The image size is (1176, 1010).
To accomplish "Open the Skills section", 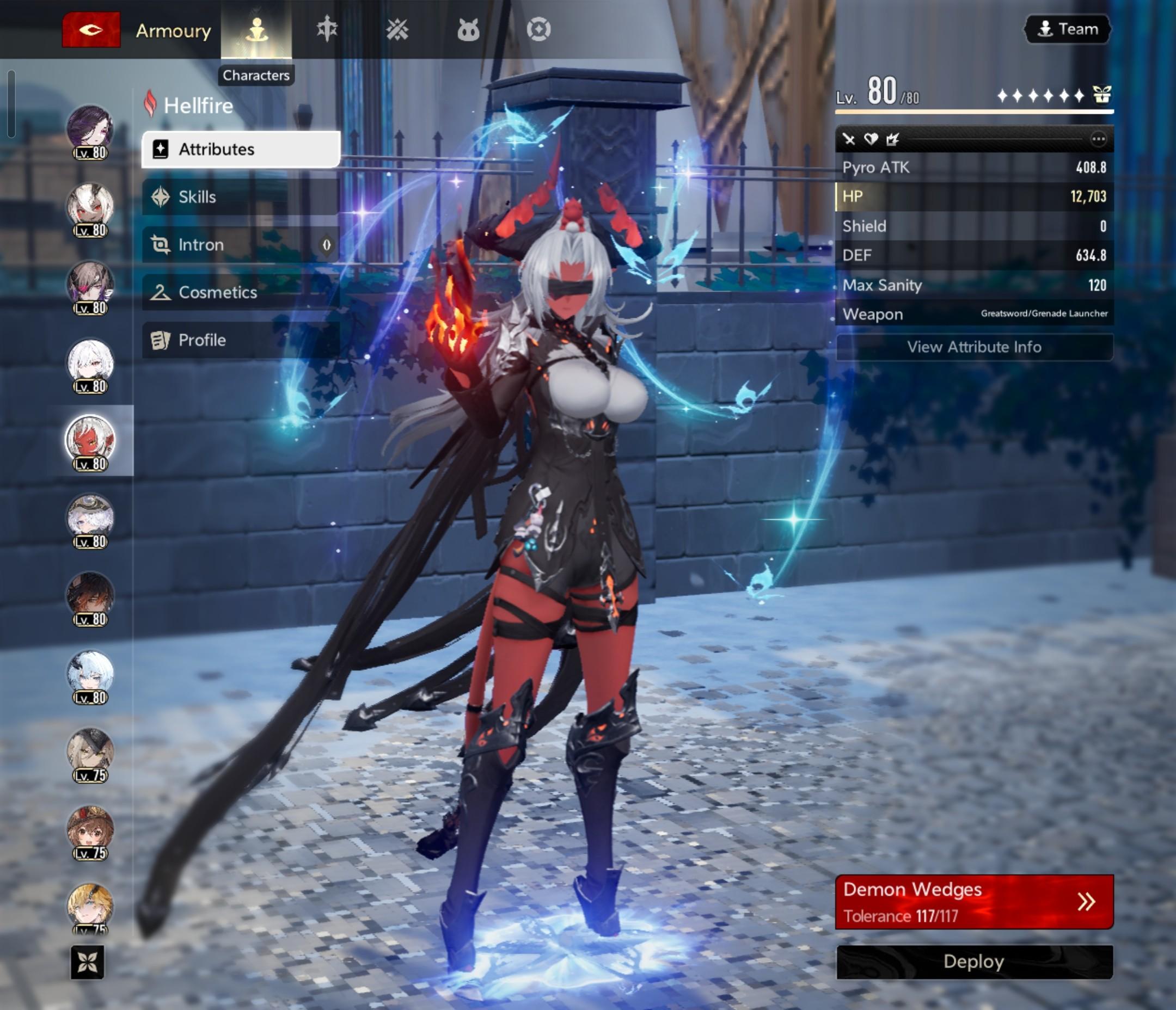I will [x=241, y=197].
